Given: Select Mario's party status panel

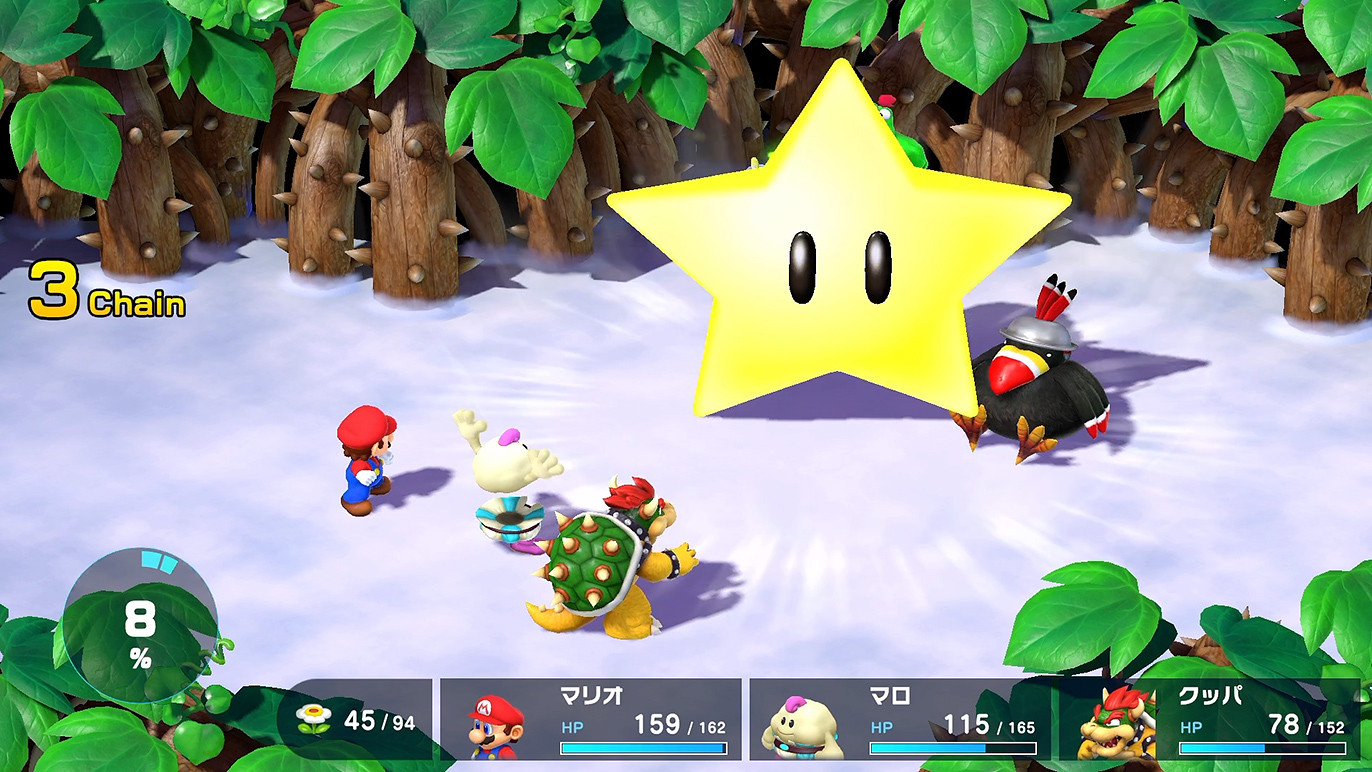Looking at the screenshot, I should [x=591, y=720].
